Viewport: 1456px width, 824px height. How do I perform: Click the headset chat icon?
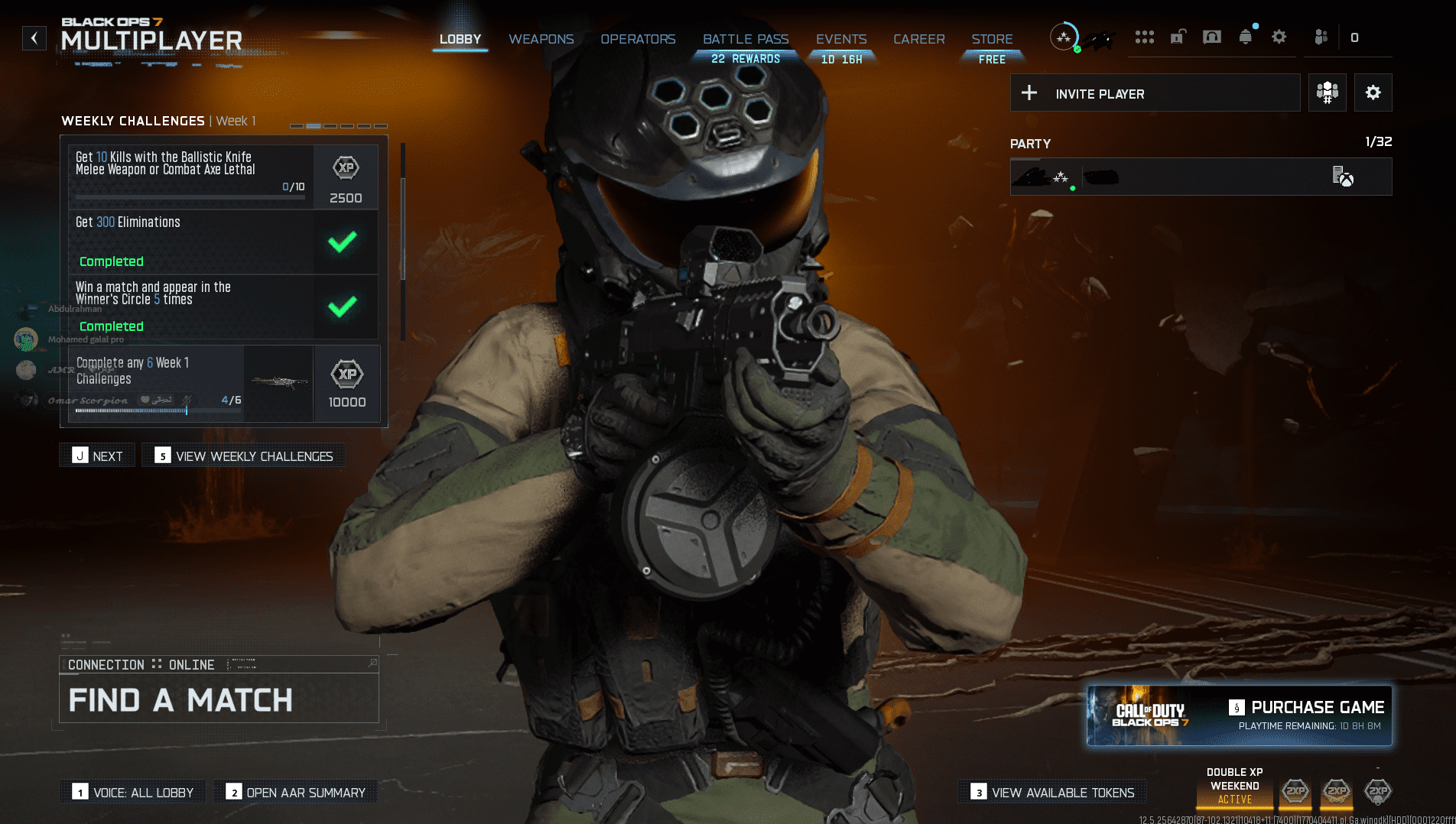(x=1211, y=36)
